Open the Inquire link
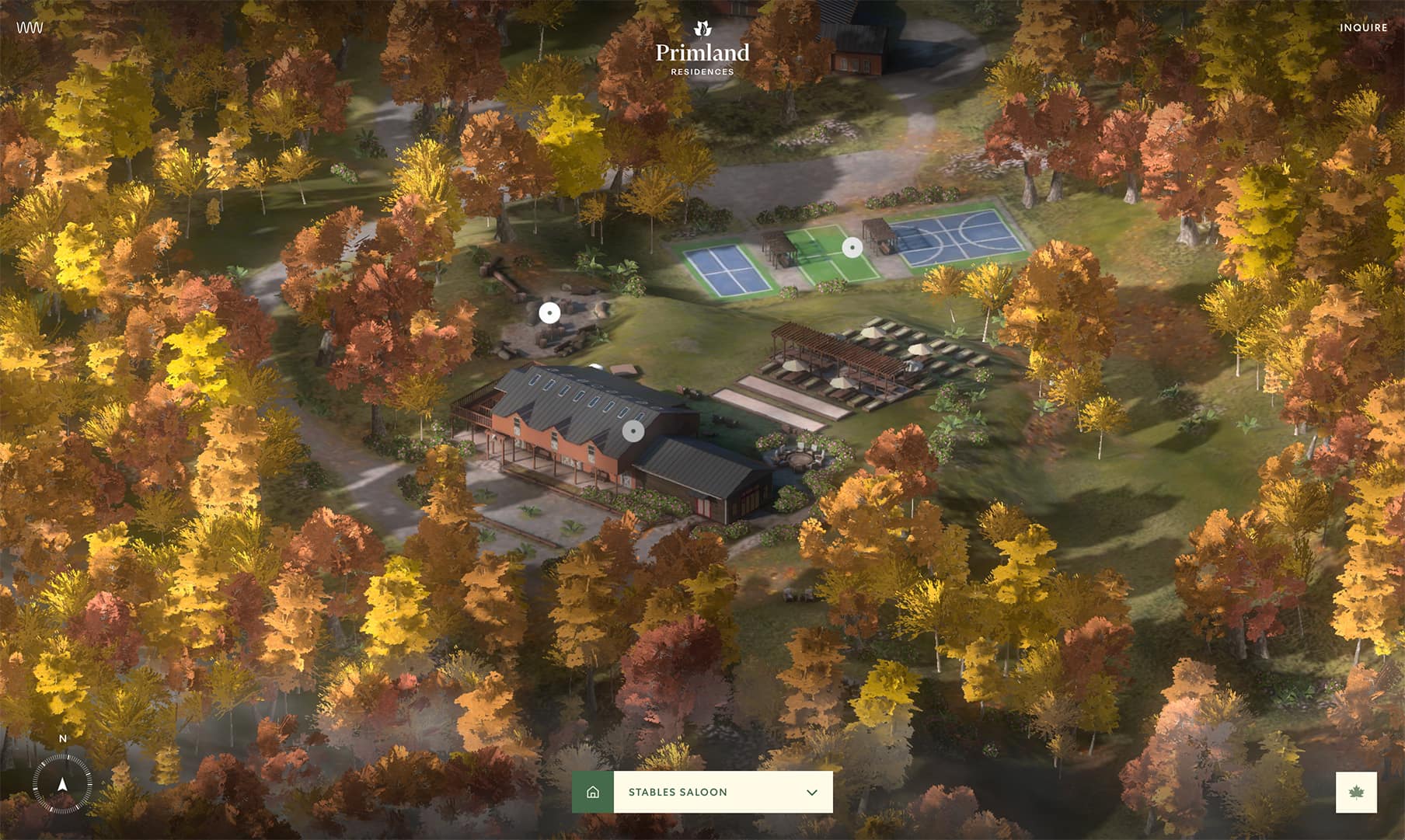 coord(1363,27)
